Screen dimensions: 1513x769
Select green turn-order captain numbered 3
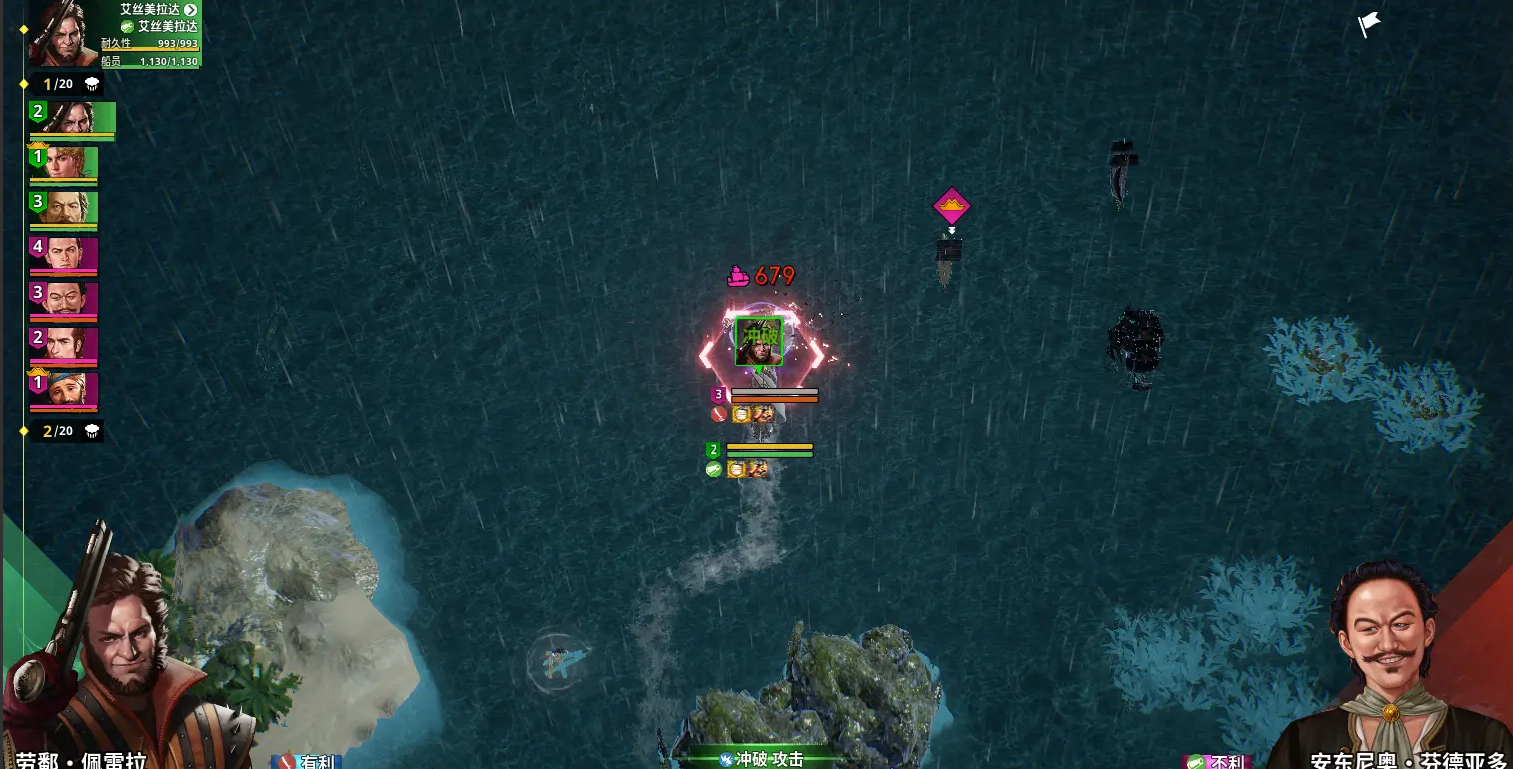(x=64, y=208)
